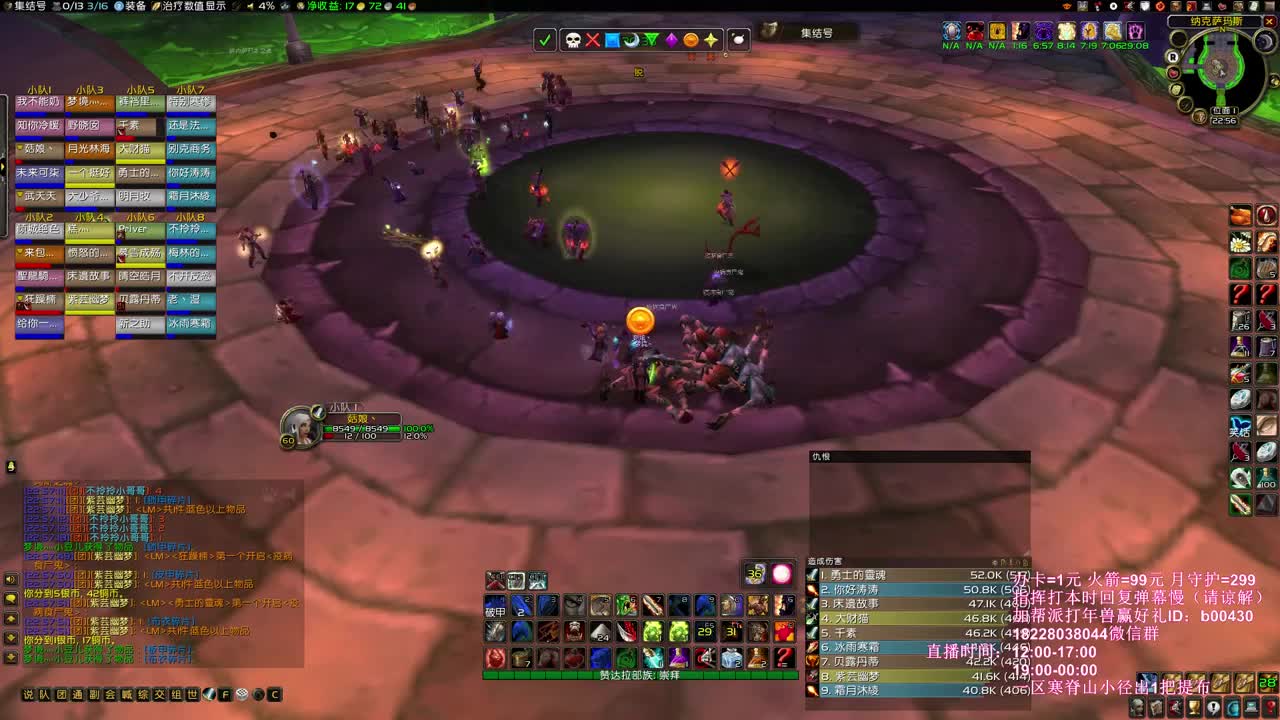This screenshot has height=720, width=1280.
Task: Click the 说 say chat tab
Action: [x=30, y=692]
